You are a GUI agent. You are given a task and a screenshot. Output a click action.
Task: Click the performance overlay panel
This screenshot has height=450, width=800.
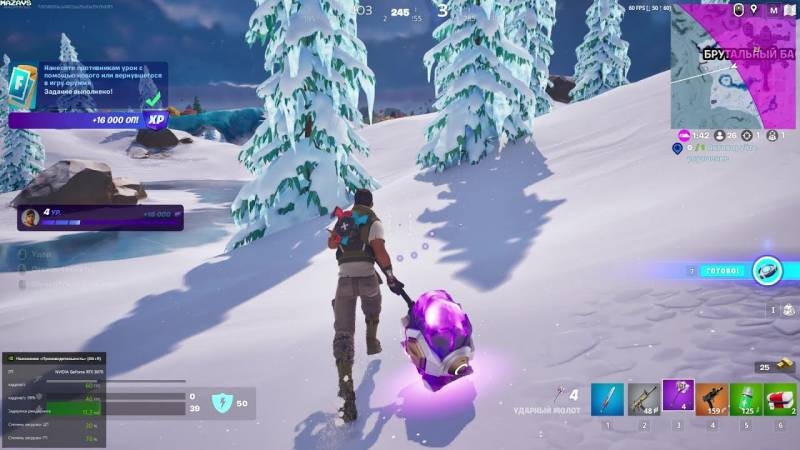click(x=53, y=398)
